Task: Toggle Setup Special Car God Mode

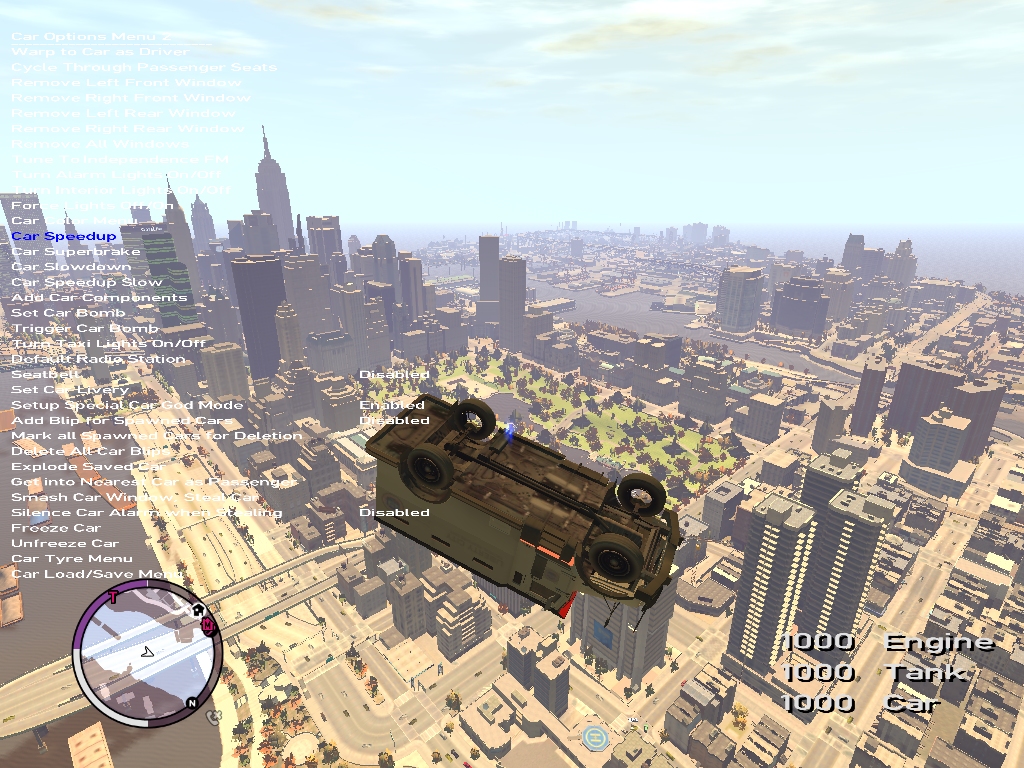Action: [127, 405]
